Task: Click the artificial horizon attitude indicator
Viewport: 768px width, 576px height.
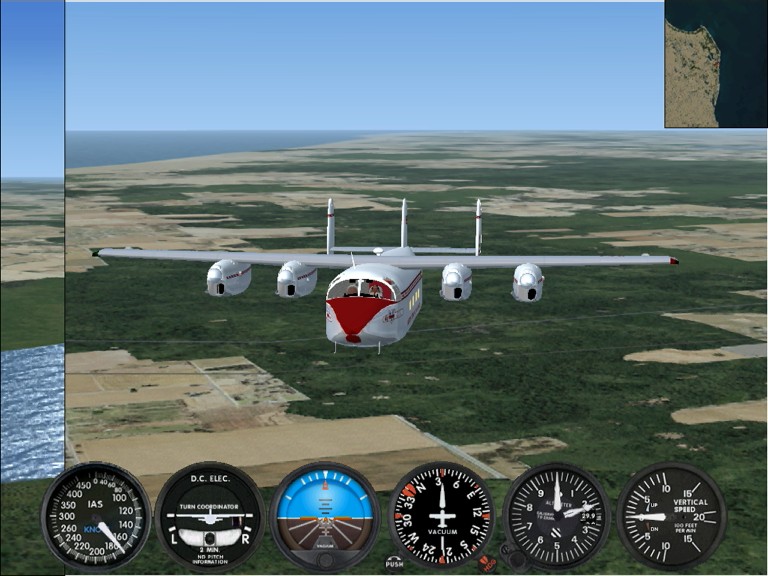Action: click(x=325, y=515)
